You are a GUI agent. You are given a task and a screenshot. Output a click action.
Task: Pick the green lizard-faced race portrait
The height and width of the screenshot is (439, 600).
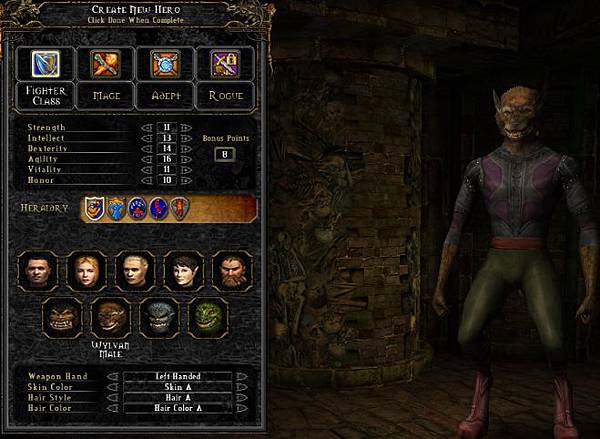(209, 319)
